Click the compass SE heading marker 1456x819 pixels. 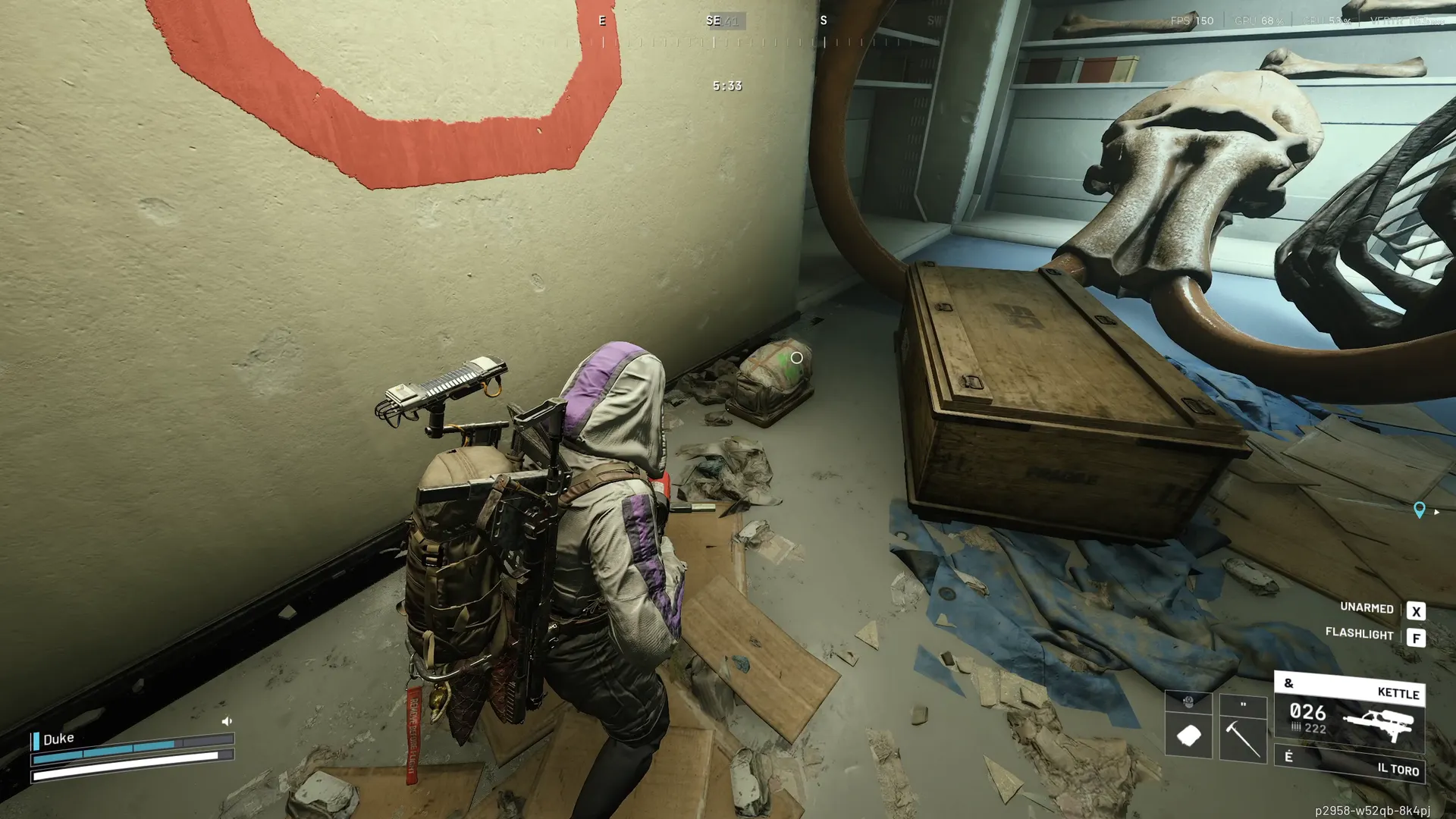click(x=713, y=20)
